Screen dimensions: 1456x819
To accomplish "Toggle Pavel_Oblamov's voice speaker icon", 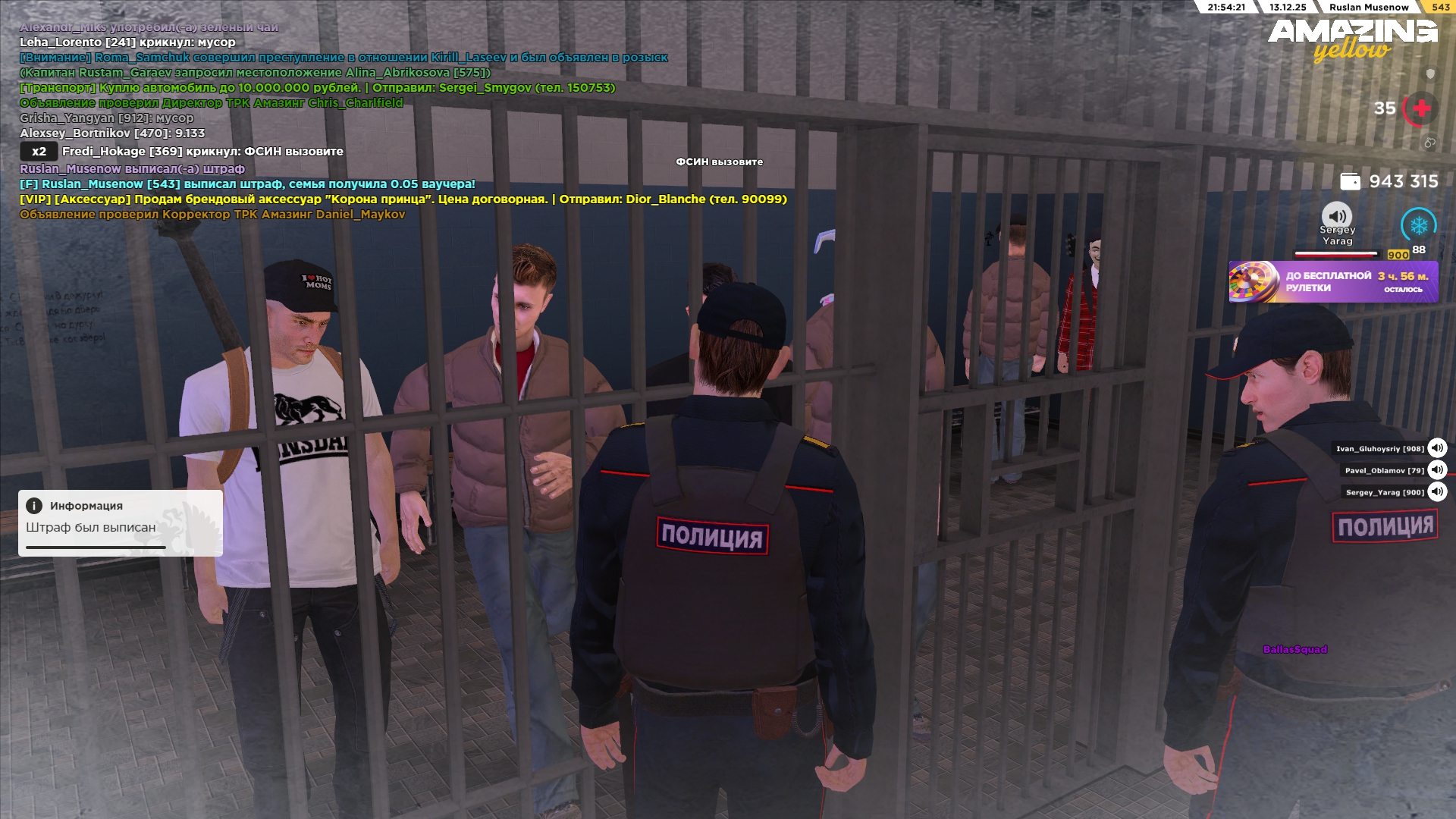I will coord(1437,470).
